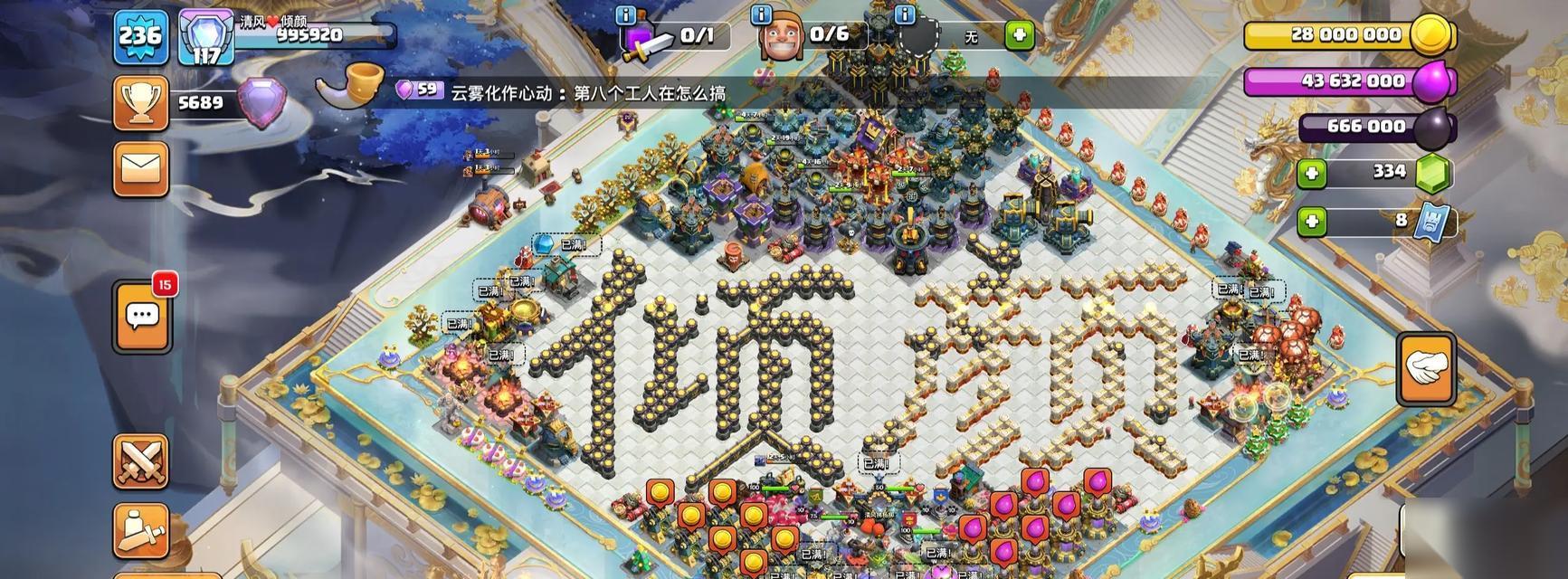Open the mail inbox
Image resolution: width=1568 pixels, height=579 pixels.
tap(140, 169)
